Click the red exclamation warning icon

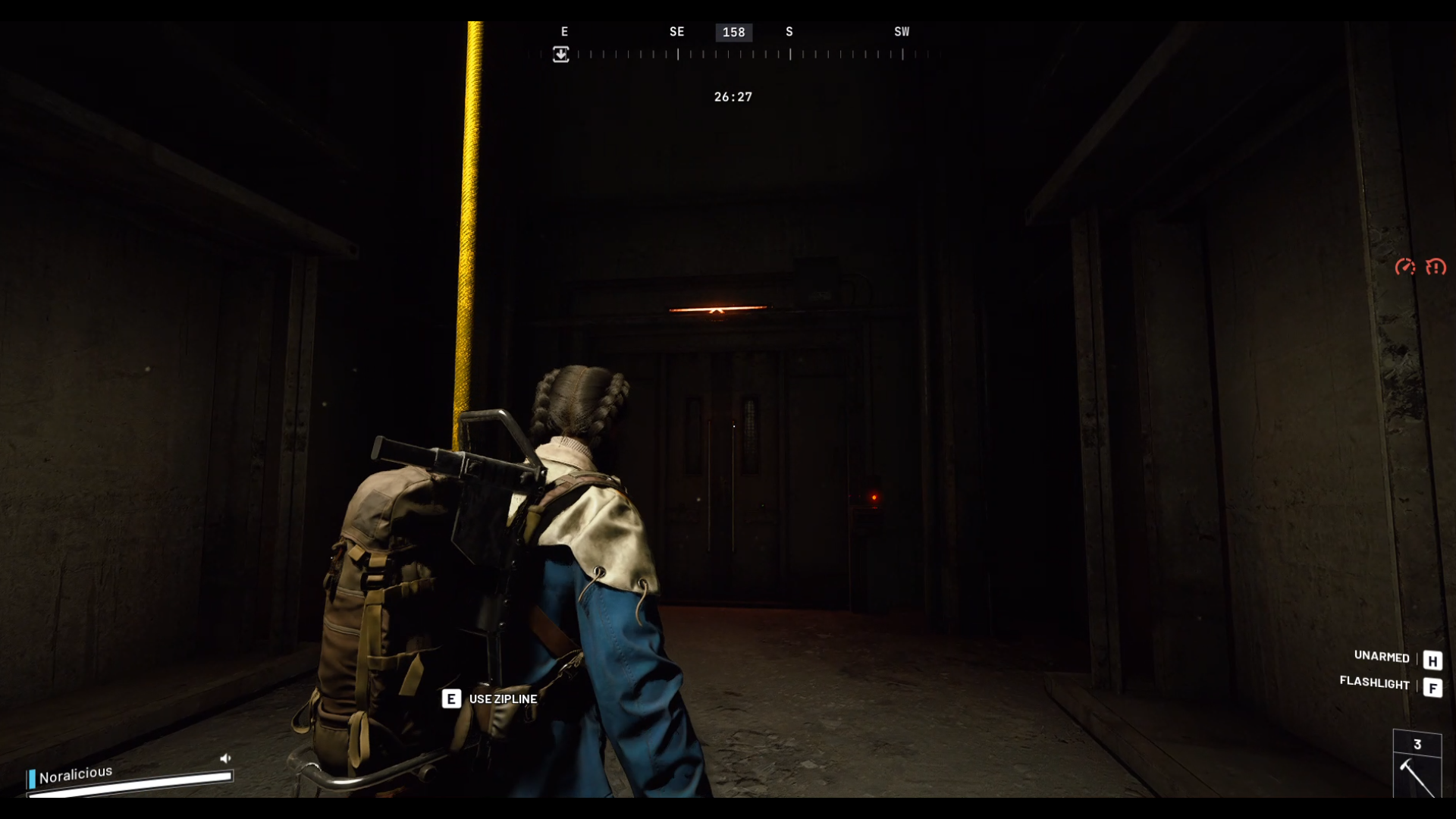click(1436, 267)
